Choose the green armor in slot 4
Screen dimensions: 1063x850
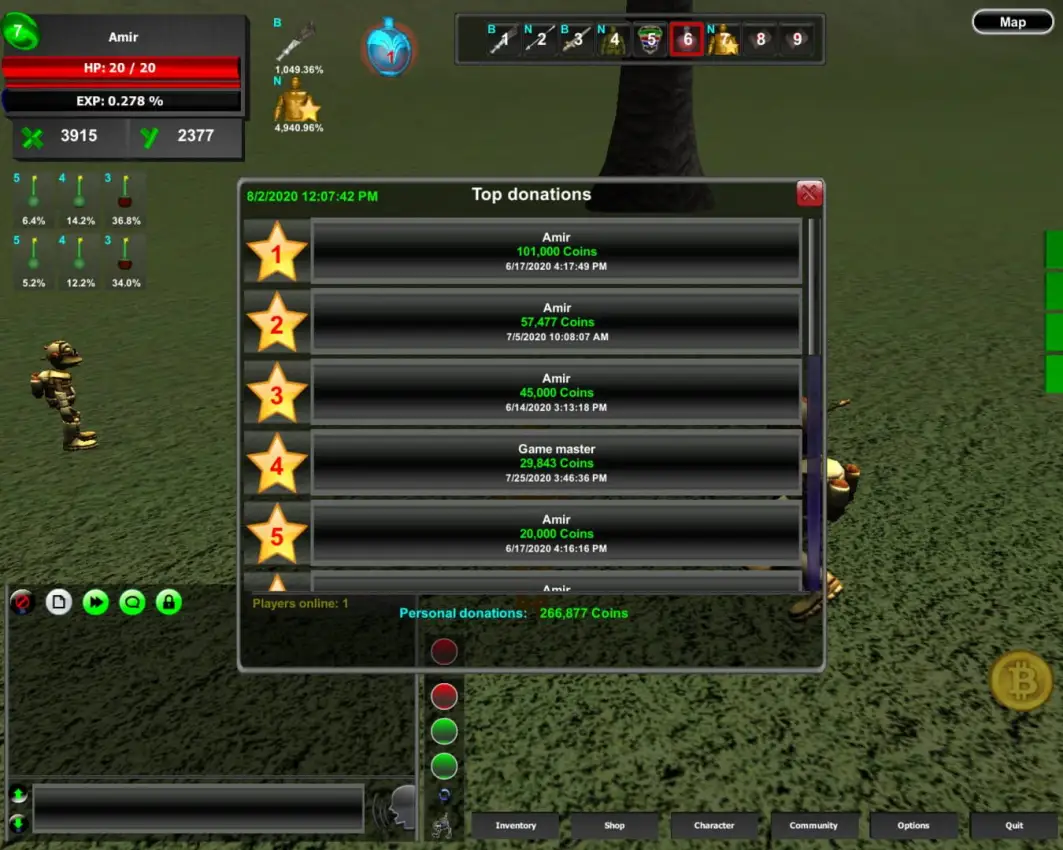613,40
